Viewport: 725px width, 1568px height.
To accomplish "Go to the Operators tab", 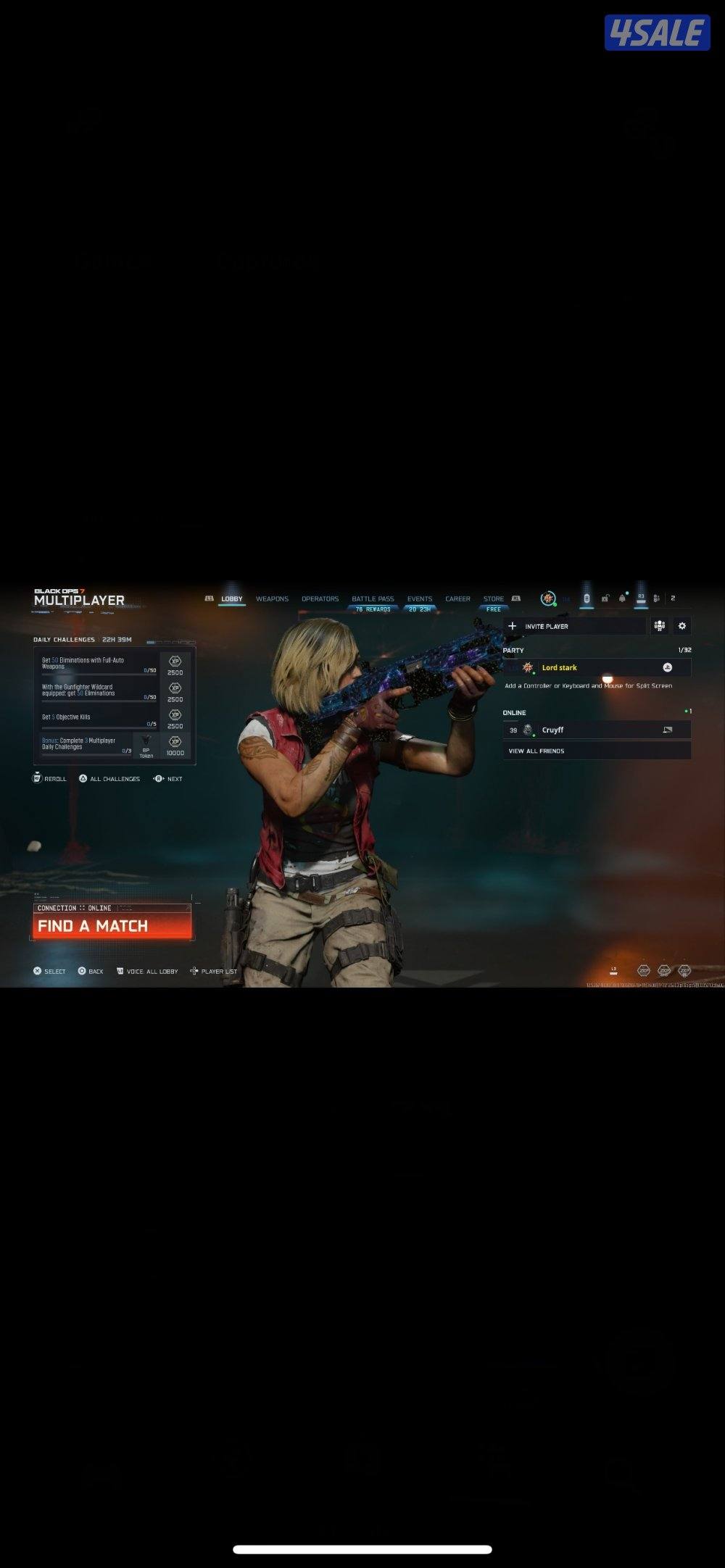I will [x=320, y=599].
